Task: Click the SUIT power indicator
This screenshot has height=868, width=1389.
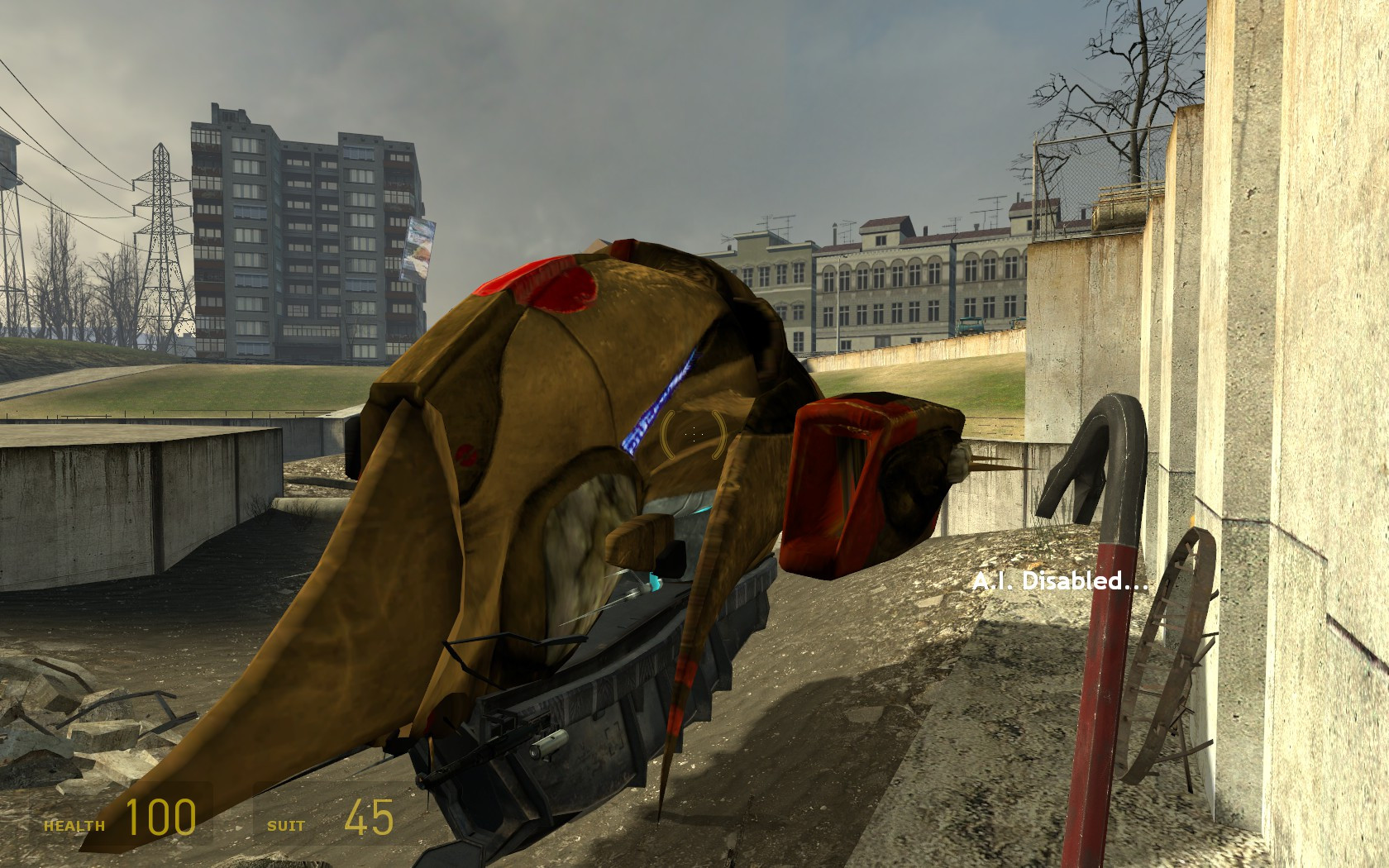Action: coord(287,824)
